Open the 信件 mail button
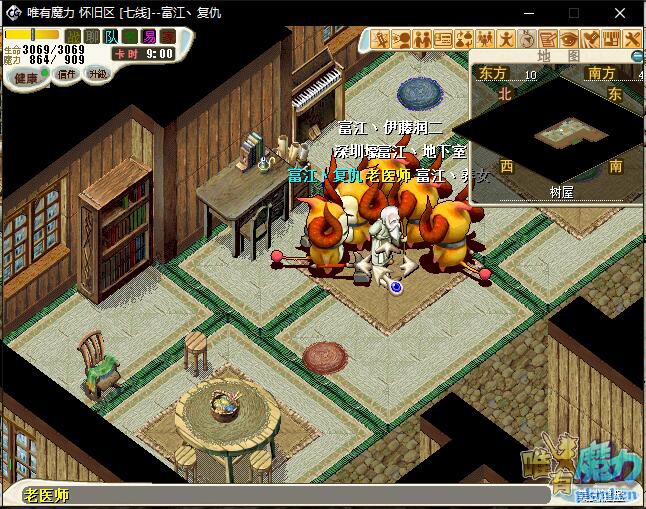Screen dimensions: 646x509 pyautogui.click(x=66, y=74)
